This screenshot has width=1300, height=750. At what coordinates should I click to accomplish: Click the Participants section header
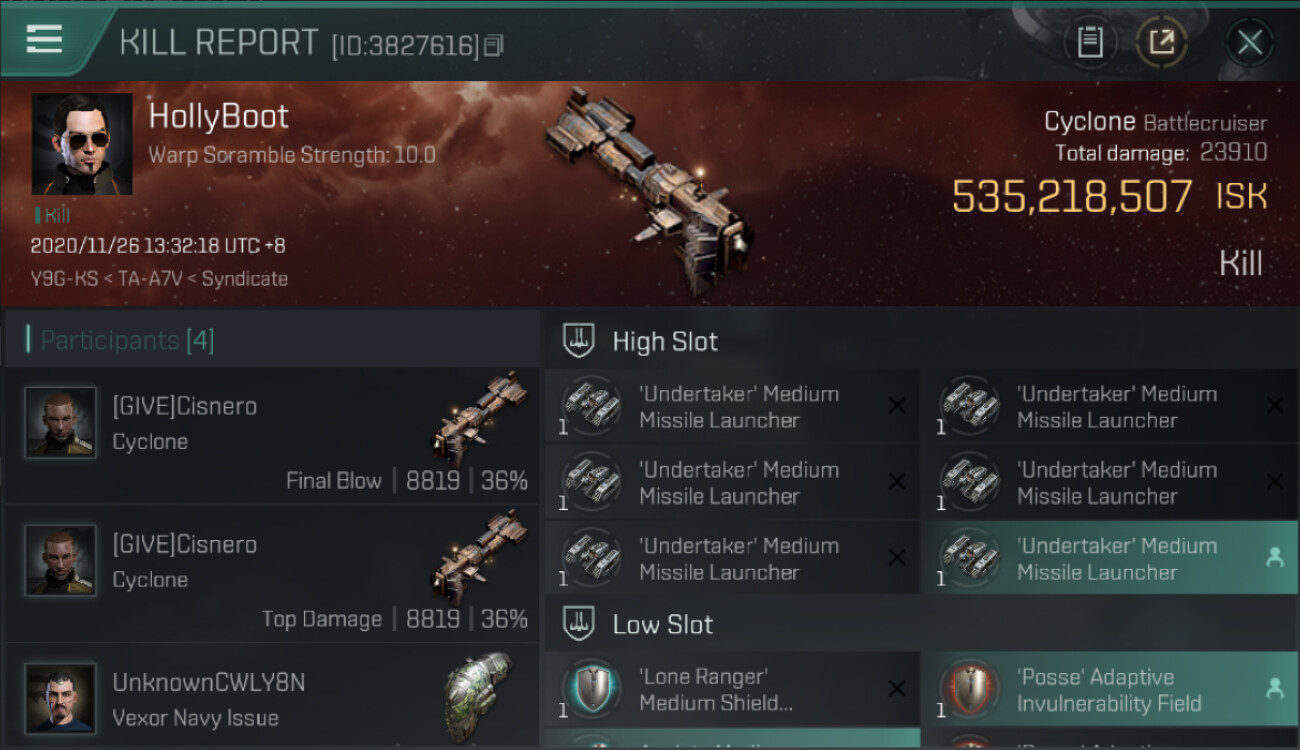click(127, 340)
